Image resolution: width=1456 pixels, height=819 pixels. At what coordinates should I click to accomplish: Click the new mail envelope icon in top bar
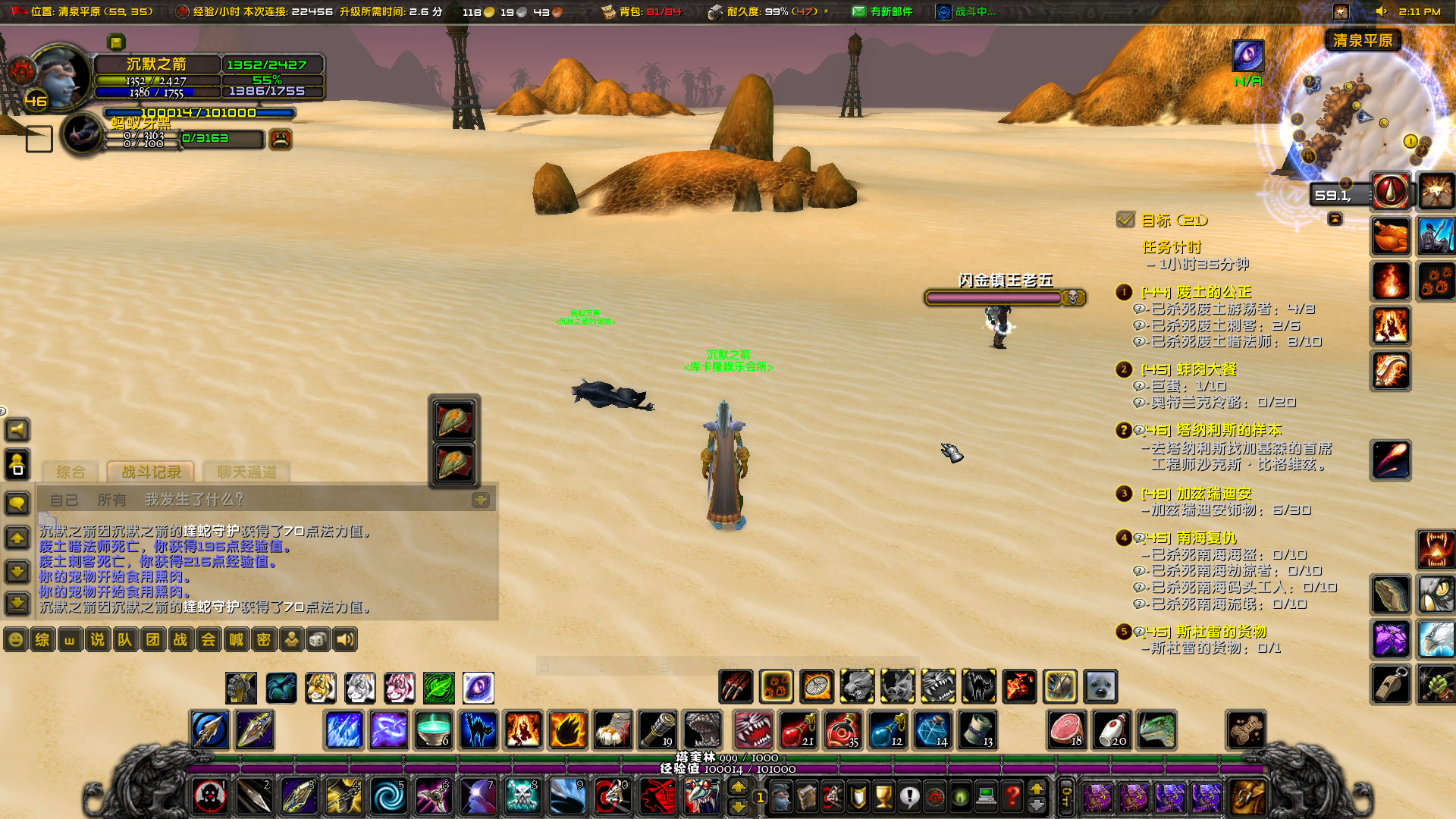click(859, 11)
